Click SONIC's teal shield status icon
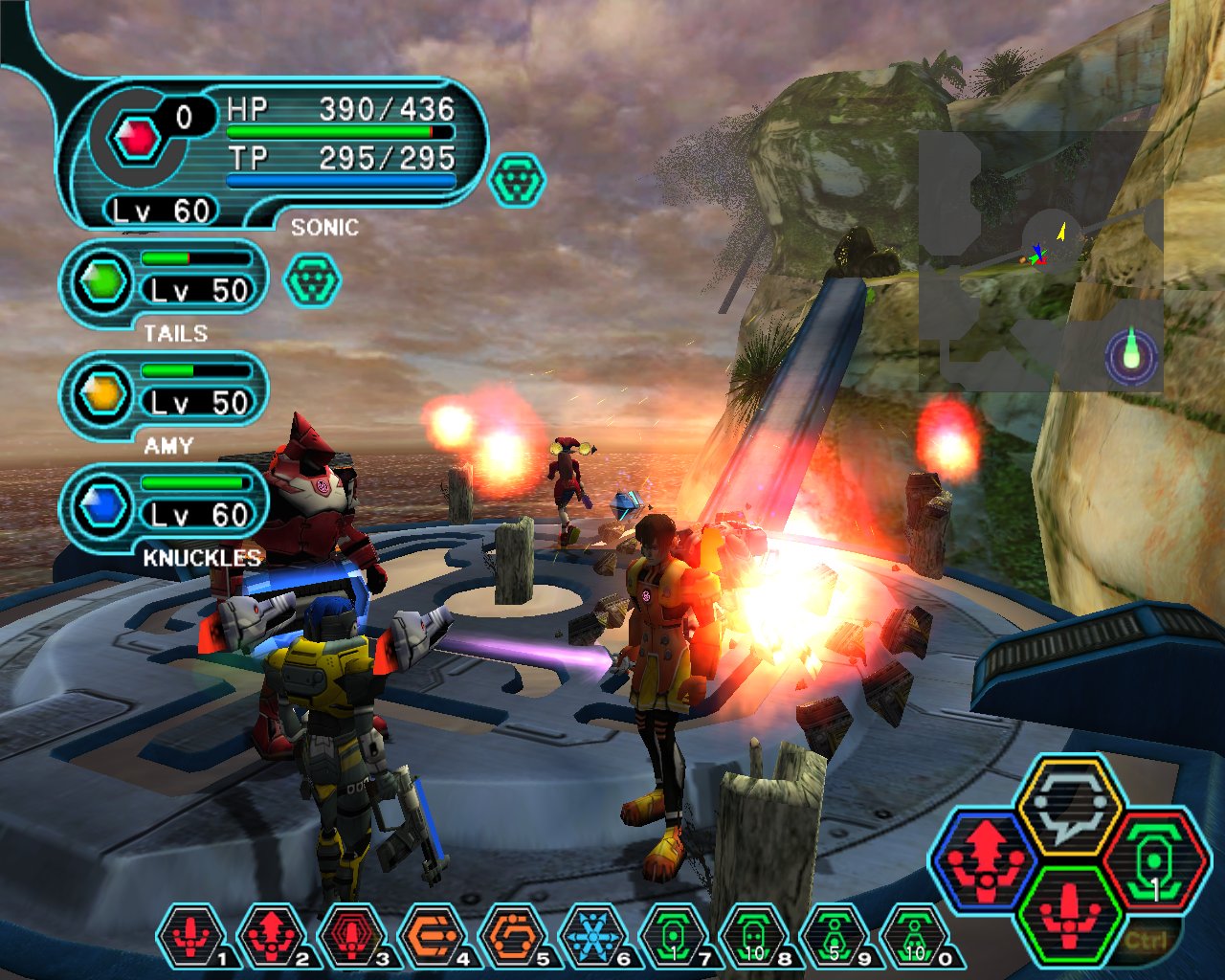Screen dimensions: 1225x980 [x=517, y=181]
